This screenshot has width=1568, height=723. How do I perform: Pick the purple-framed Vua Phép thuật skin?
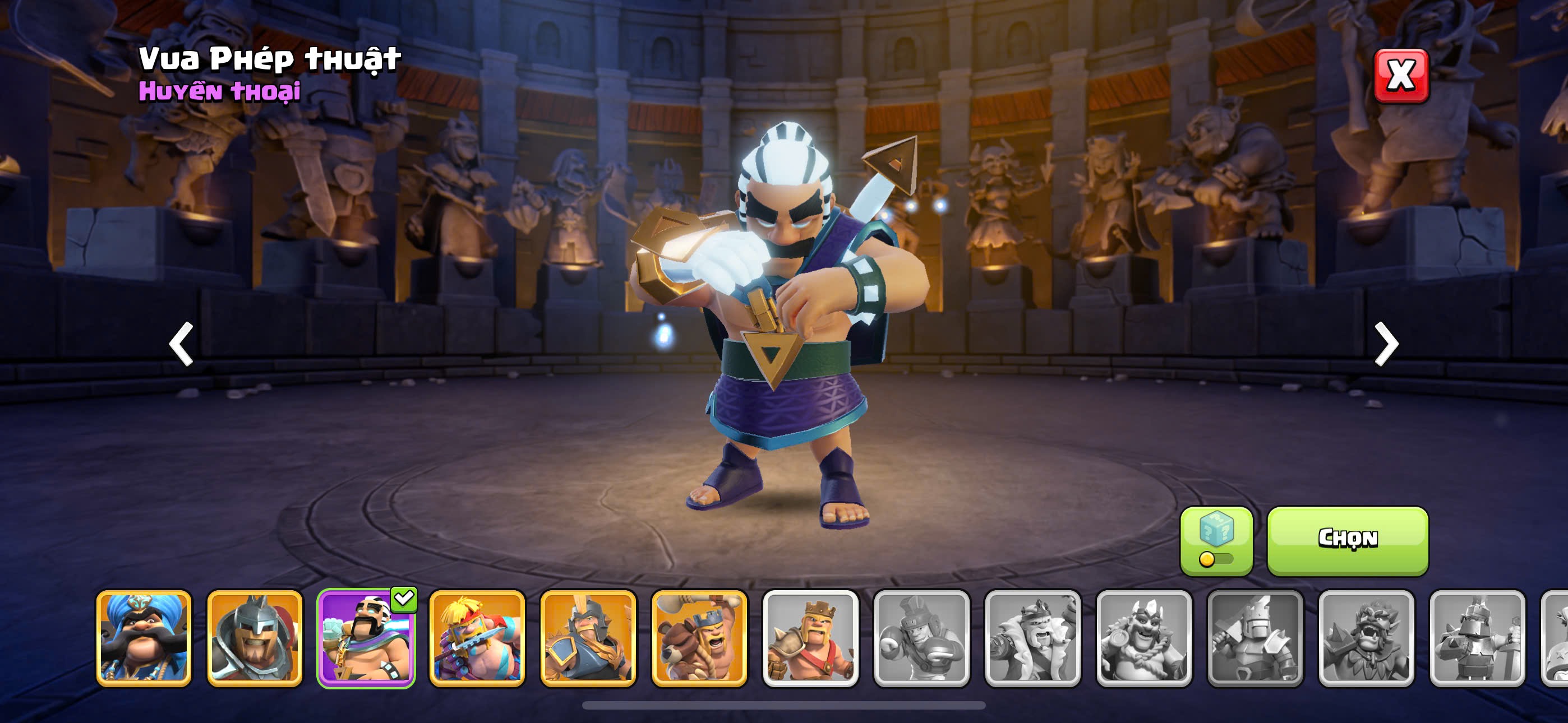click(x=366, y=638)
